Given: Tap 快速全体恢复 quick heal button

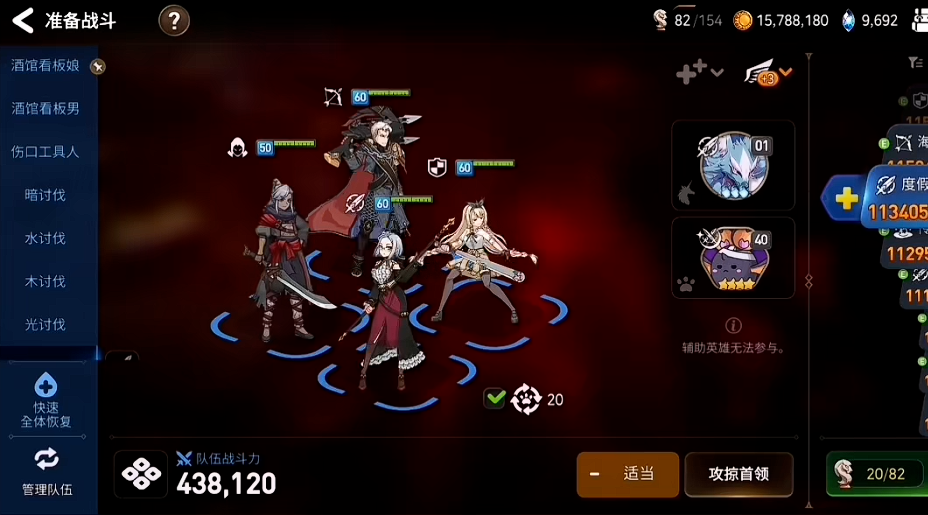Looking at the screenshot, I should click(x=46, y=400).
